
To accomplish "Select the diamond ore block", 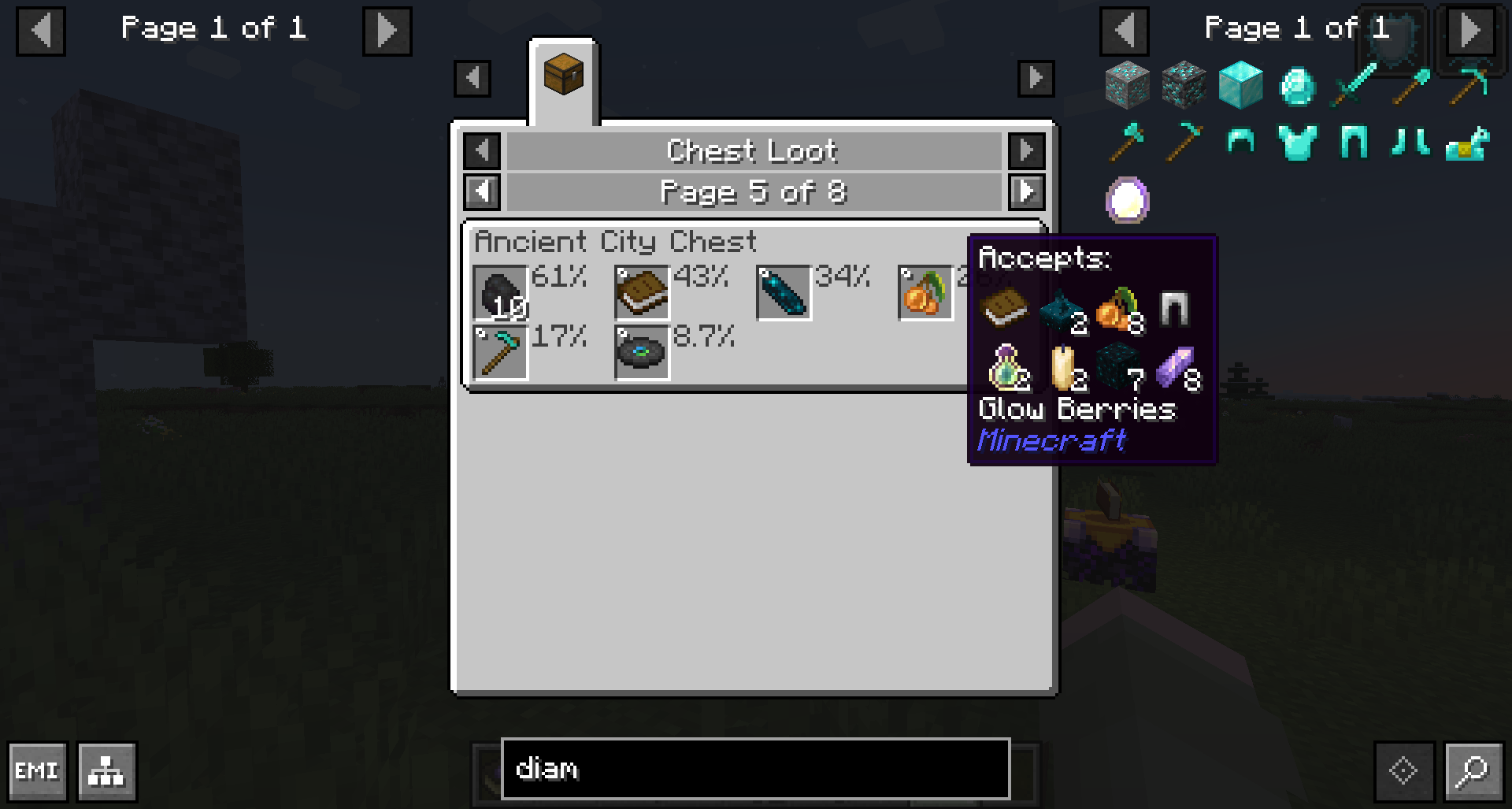I will 1127,85.
